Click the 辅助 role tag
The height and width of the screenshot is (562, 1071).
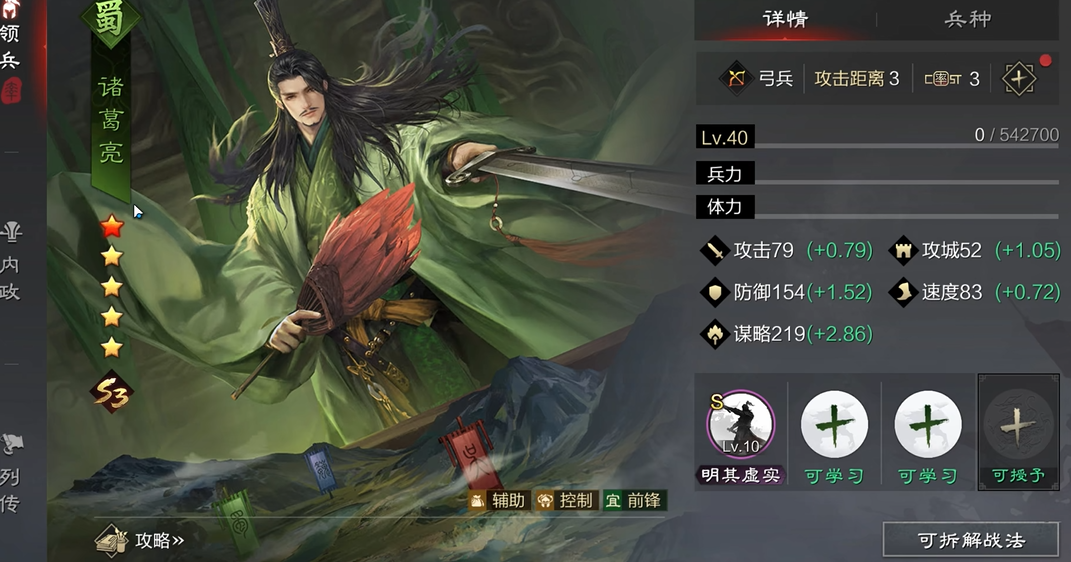(x=497, y=500)
